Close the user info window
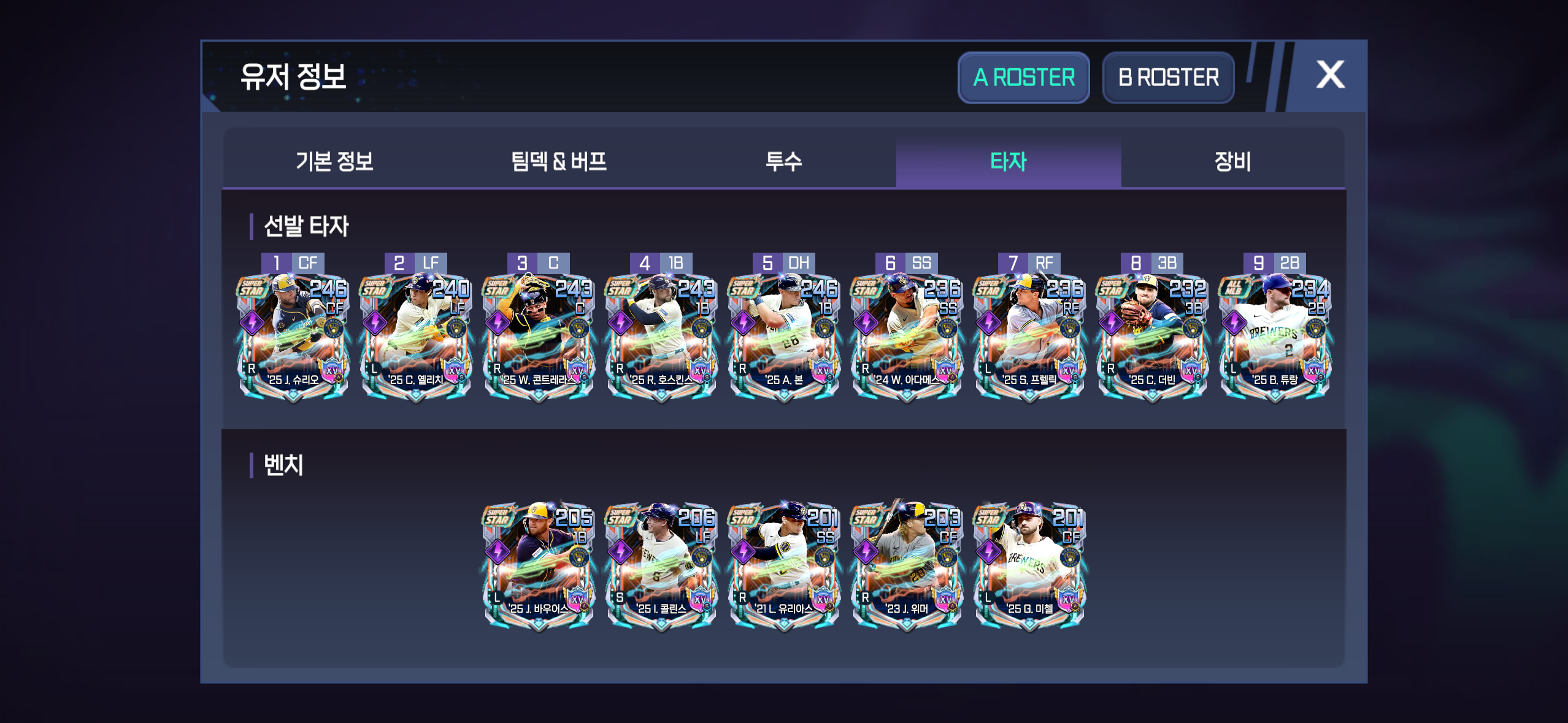The image size is (1568, 723). 1330,75
